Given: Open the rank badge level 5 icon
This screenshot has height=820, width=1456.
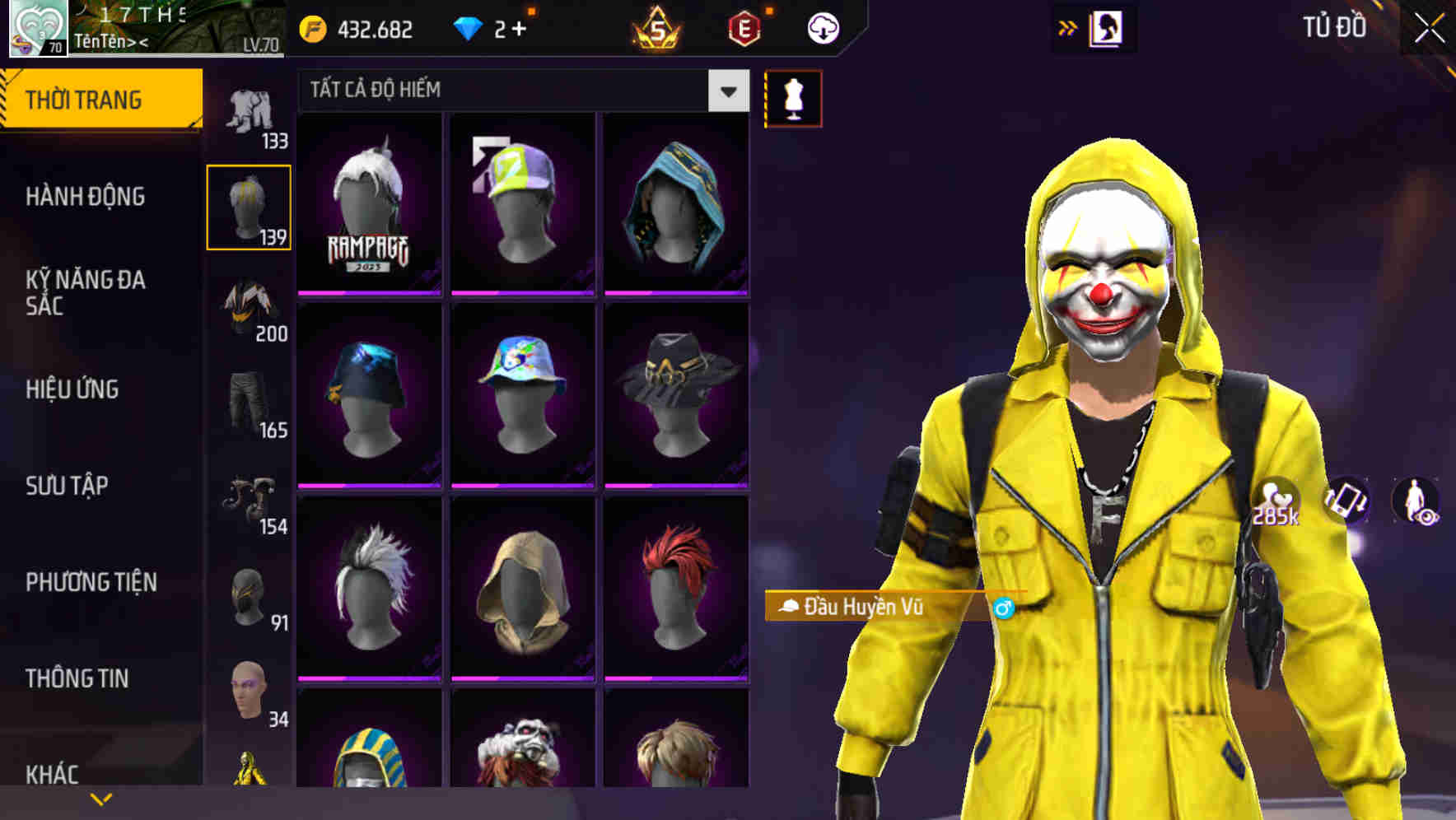Looking at the screenshot, I should tap(655, 29).
